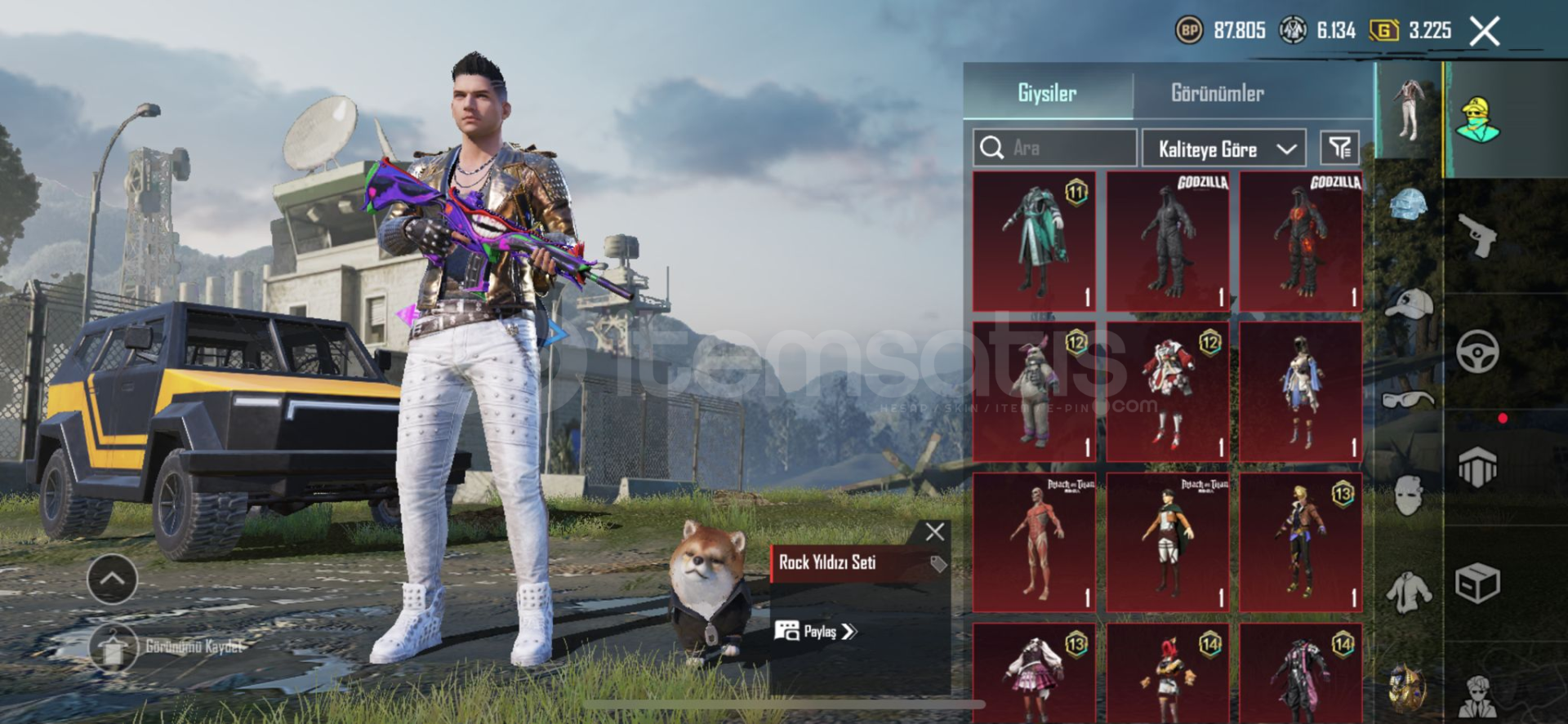The height and width of the screenshot is (724, 1568).
Task: Switch to the Görünümler tab
Action: 1217,93
